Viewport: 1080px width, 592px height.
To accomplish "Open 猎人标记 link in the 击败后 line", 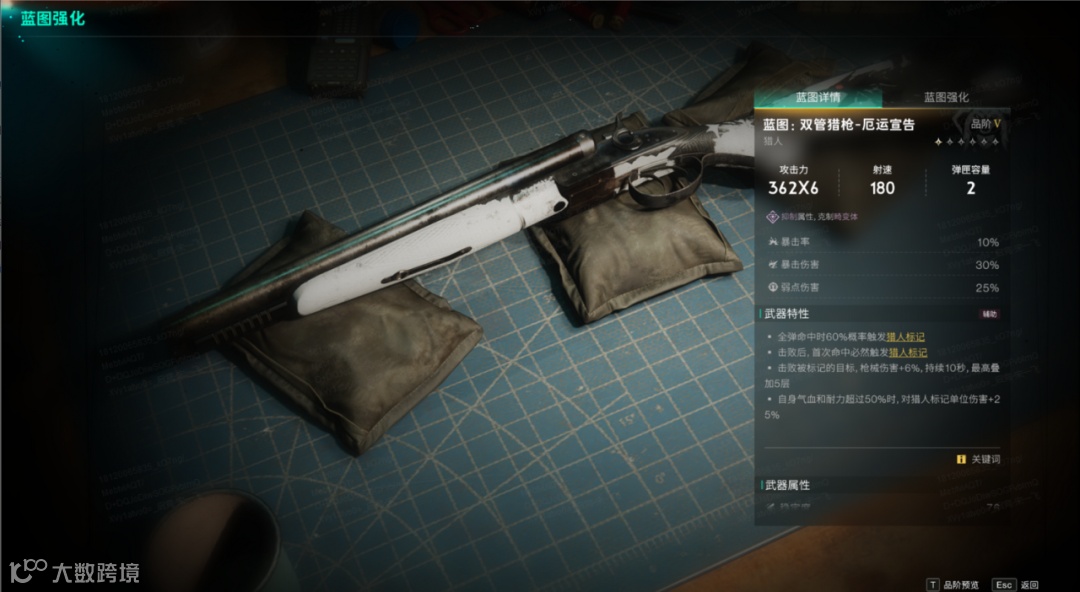I will point(907,352).
